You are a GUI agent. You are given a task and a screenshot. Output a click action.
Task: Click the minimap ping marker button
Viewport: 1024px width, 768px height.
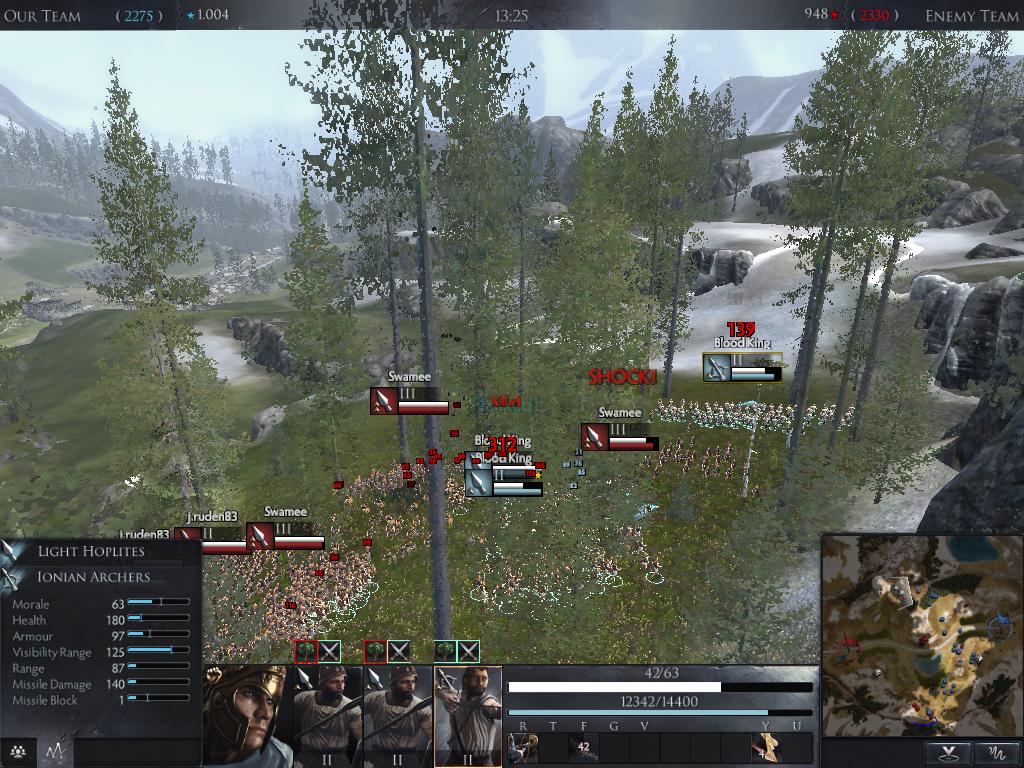(947, 751)
